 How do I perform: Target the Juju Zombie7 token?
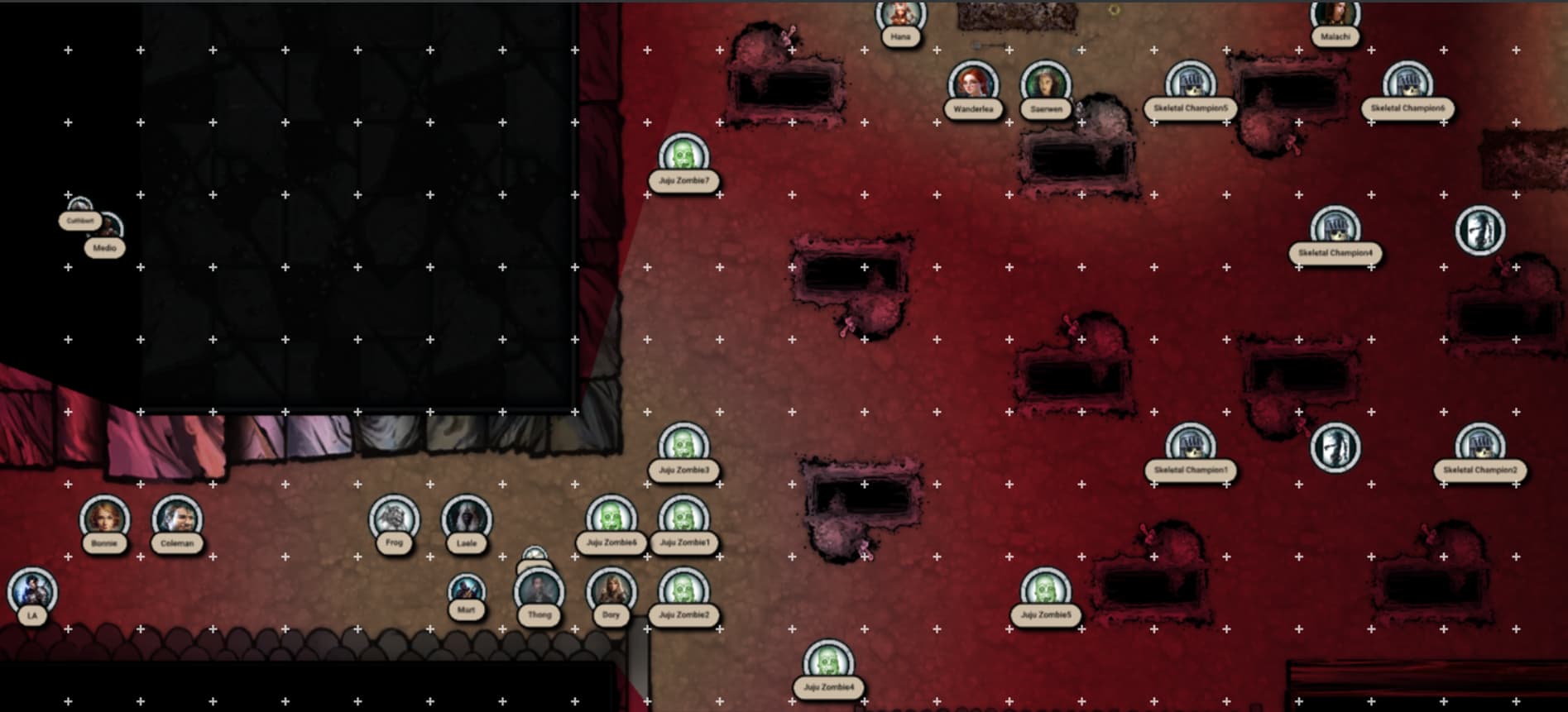[683, 156]
